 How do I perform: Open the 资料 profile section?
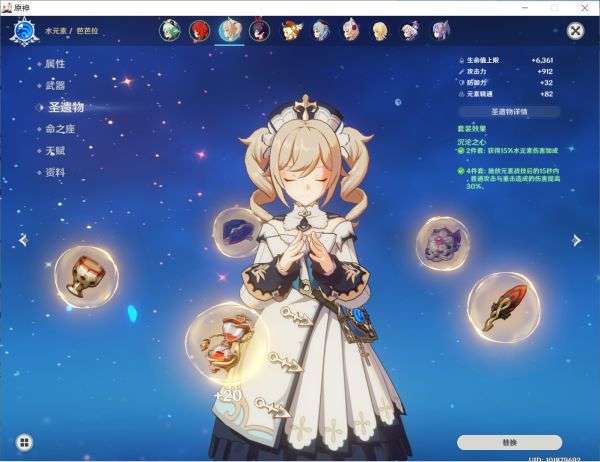pos(55,172)
